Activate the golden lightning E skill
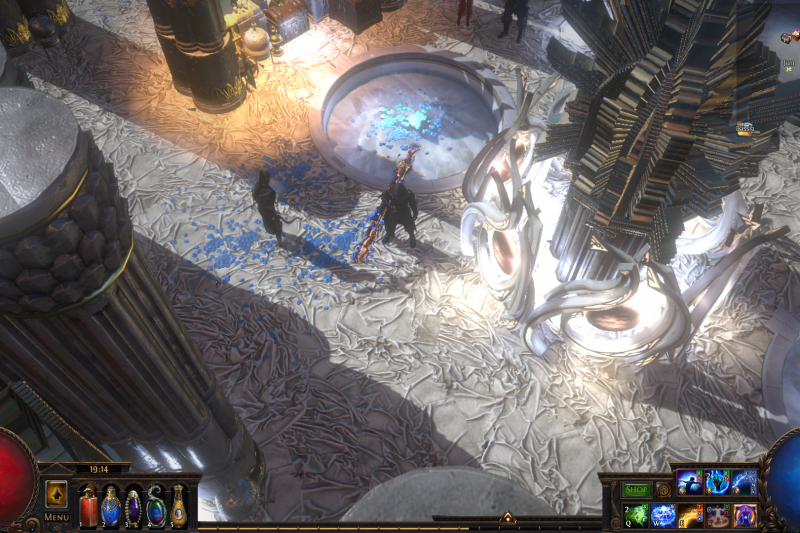The height and width of the screenshot is (533, 800). pos(691,516)
